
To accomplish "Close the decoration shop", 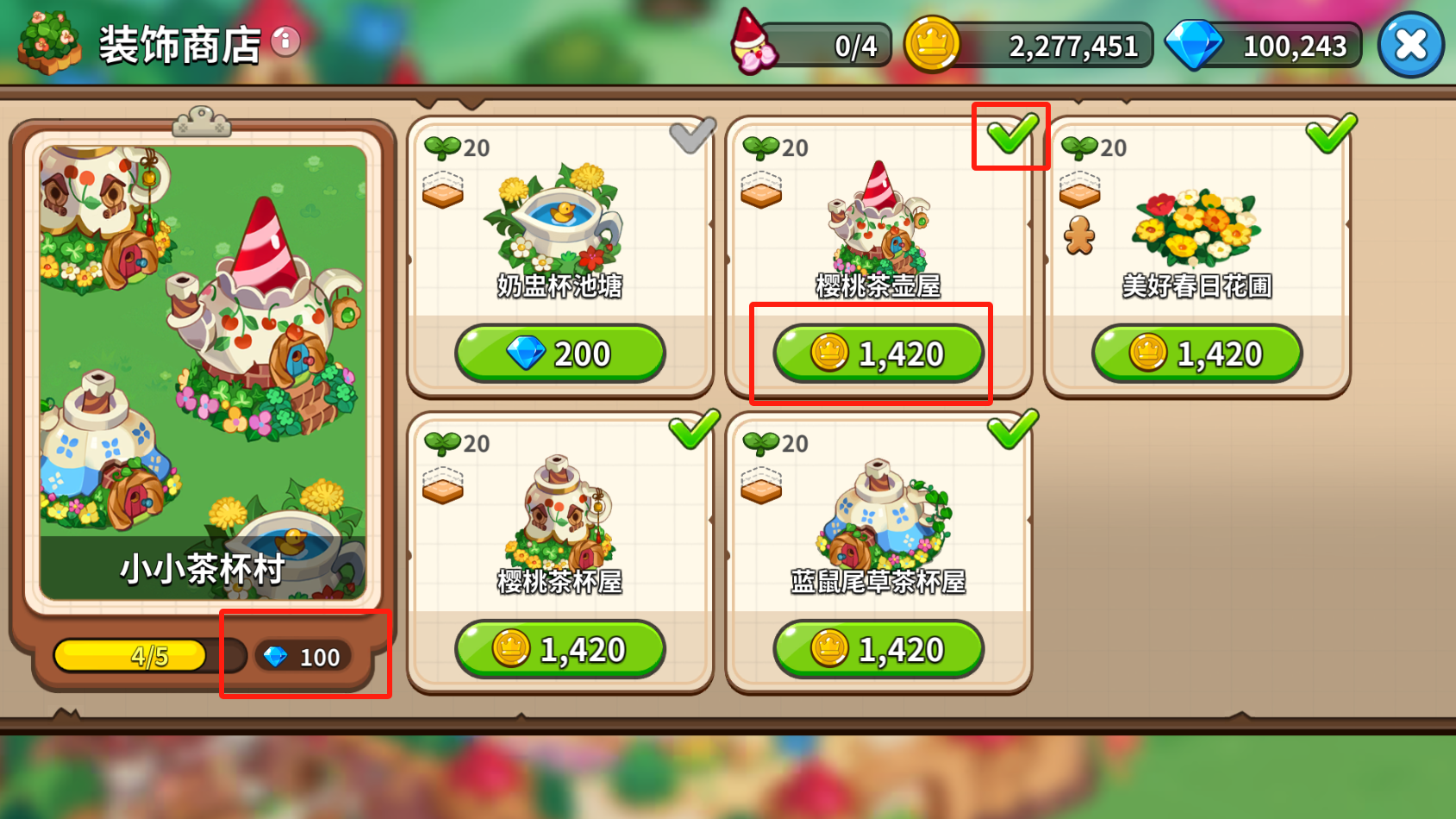I will (x=1410, y=45).
